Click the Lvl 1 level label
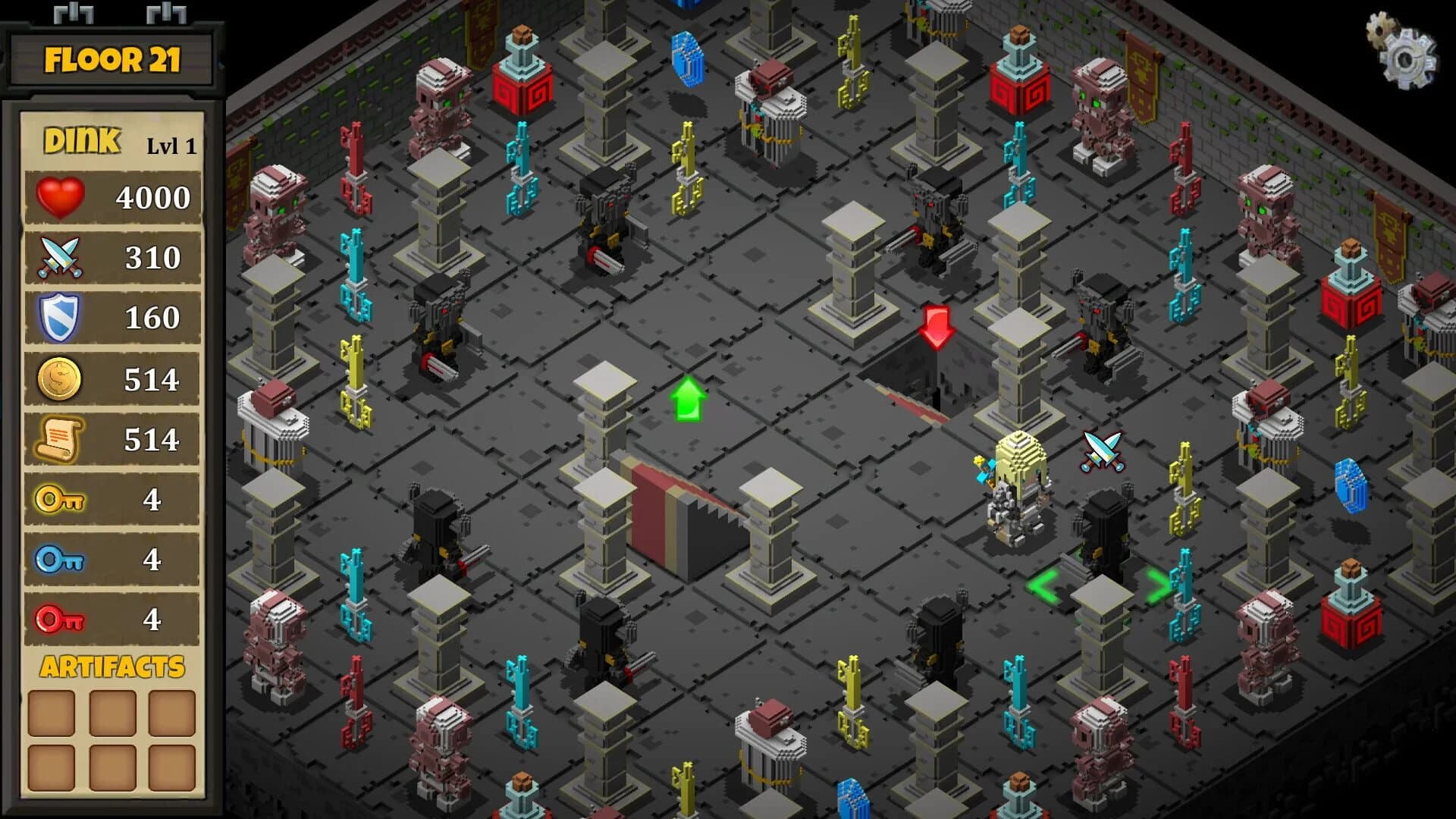The width and height of the screenshot is (1456, 819). 173,146
